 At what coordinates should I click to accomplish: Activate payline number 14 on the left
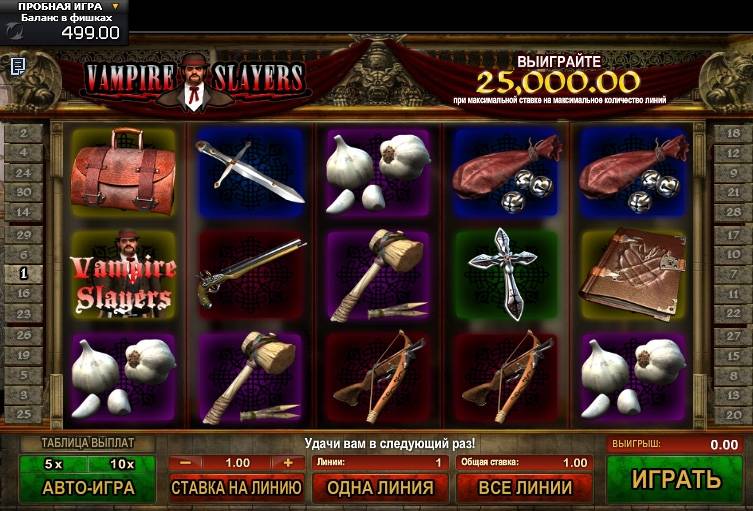[x=23, y=211]
